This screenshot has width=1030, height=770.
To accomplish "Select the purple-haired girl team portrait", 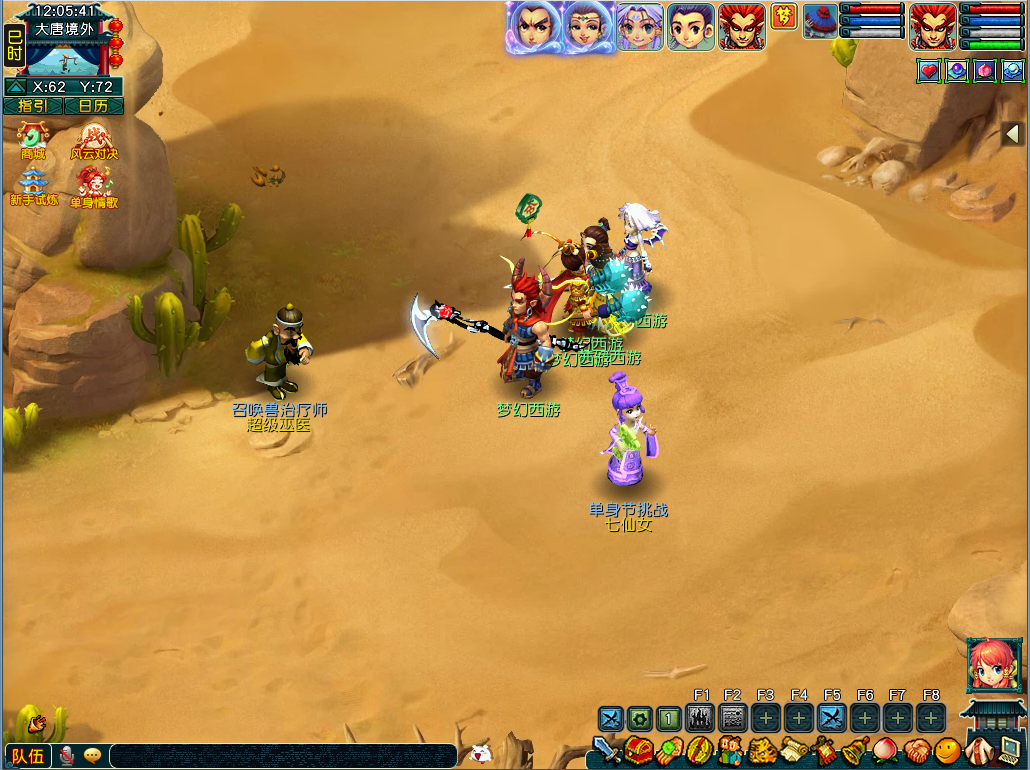I will tap(640, 27).
